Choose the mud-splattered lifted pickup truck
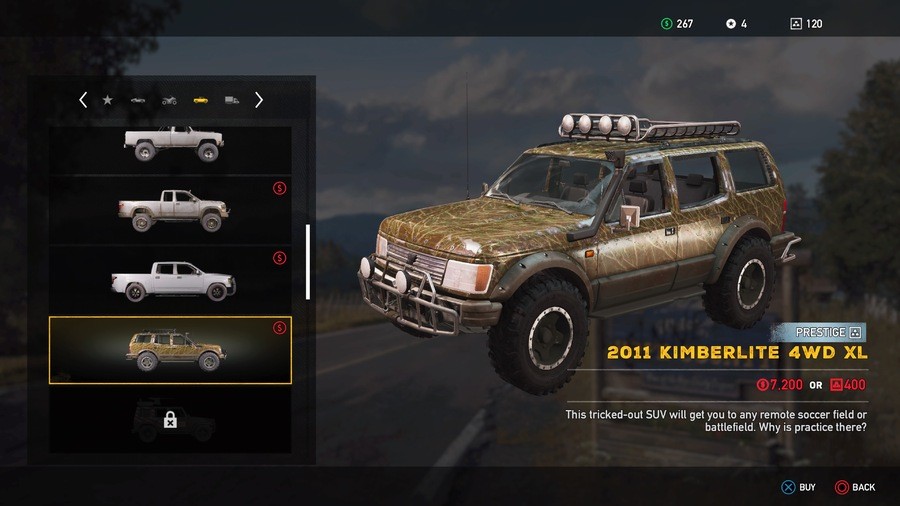 point(171,210)
